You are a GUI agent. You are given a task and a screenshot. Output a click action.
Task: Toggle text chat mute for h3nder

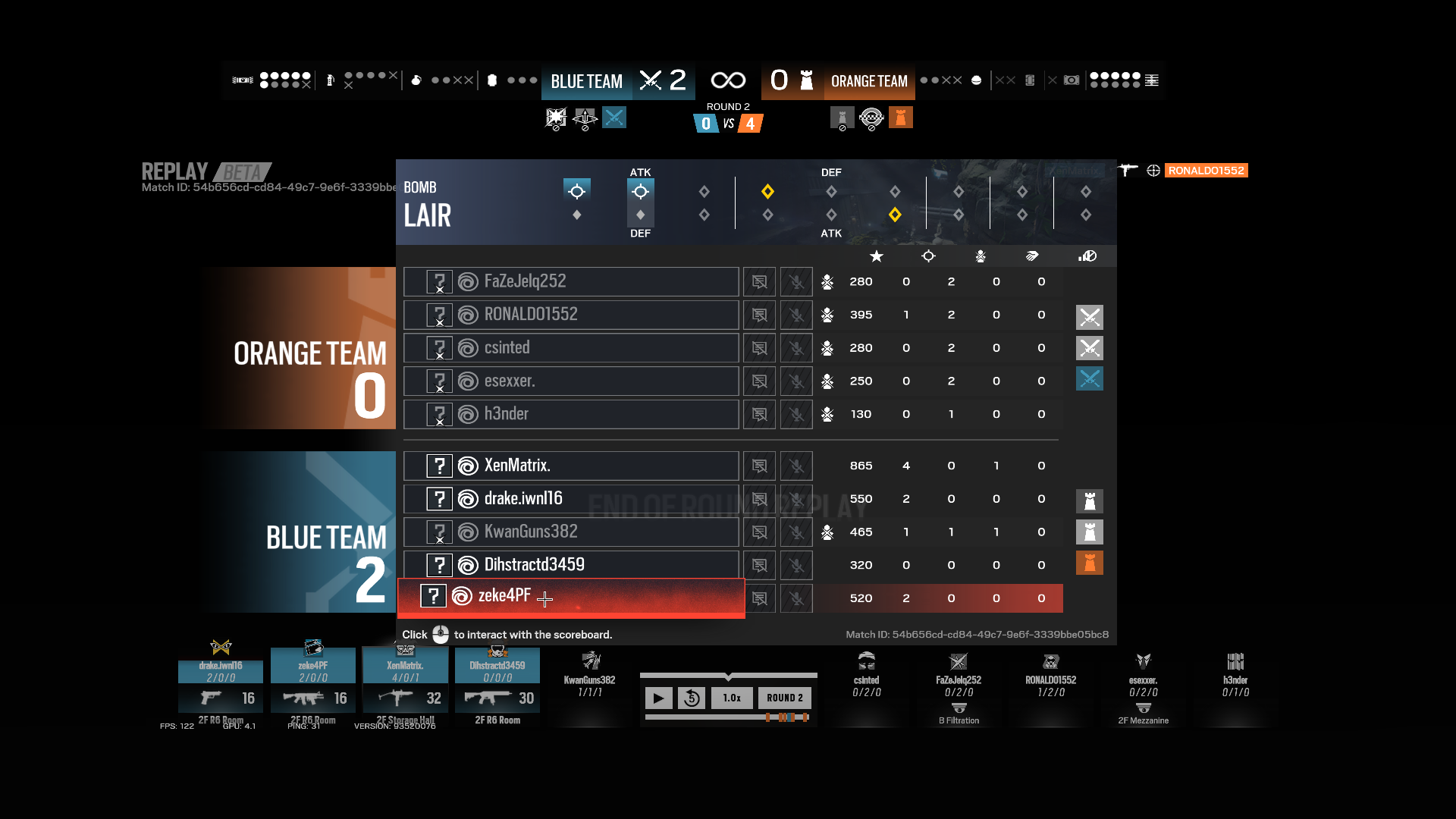point(759,414)
